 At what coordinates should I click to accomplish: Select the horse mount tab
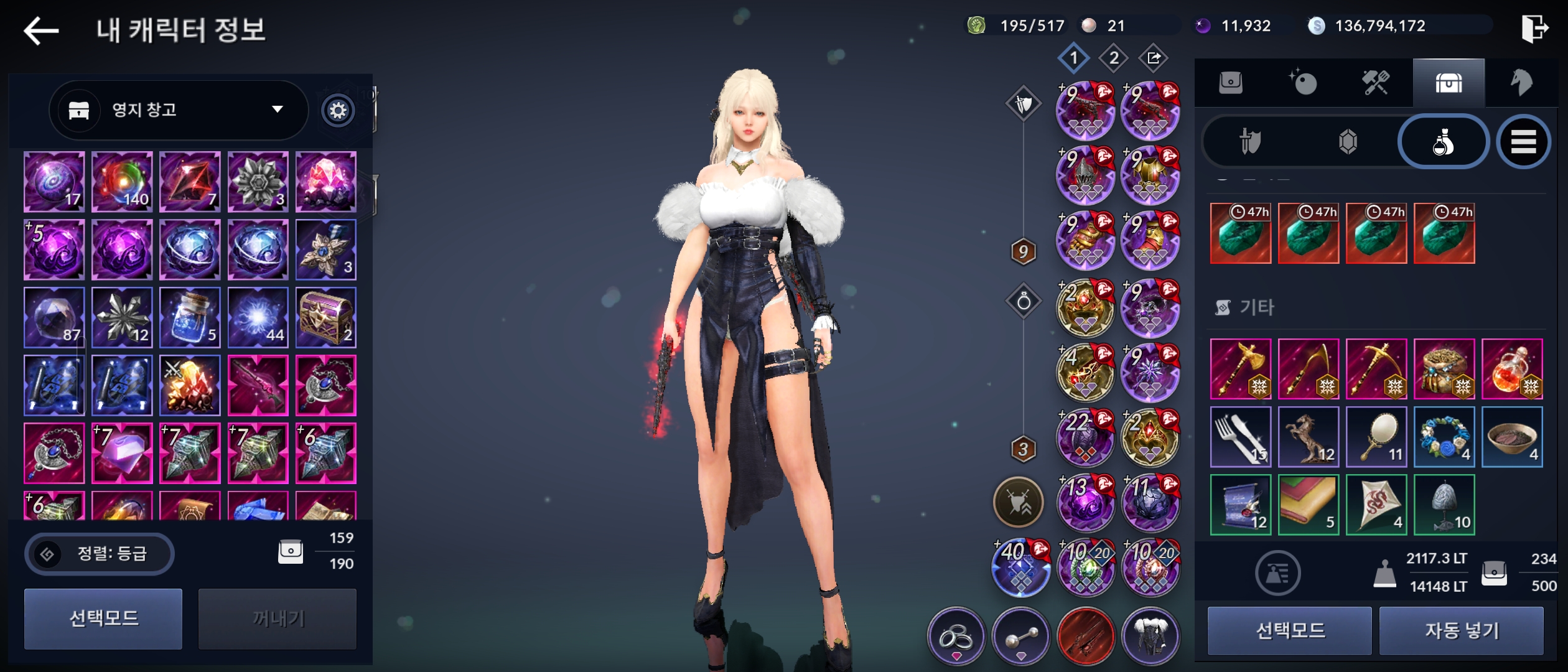pos(1521,83)
